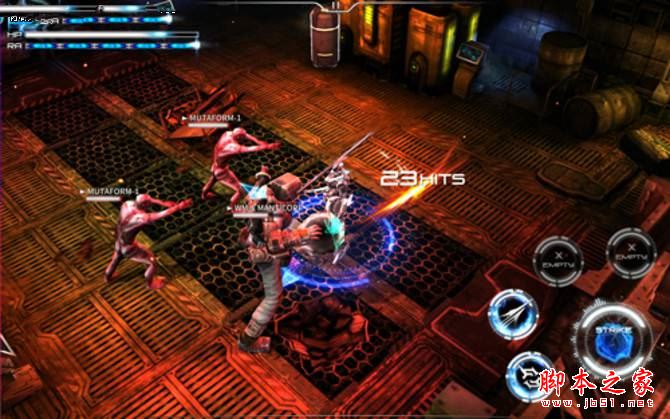Viewport: 670px width, 419px height.
Task: Pause the game with the top pause button
Action: pos(334,6)
